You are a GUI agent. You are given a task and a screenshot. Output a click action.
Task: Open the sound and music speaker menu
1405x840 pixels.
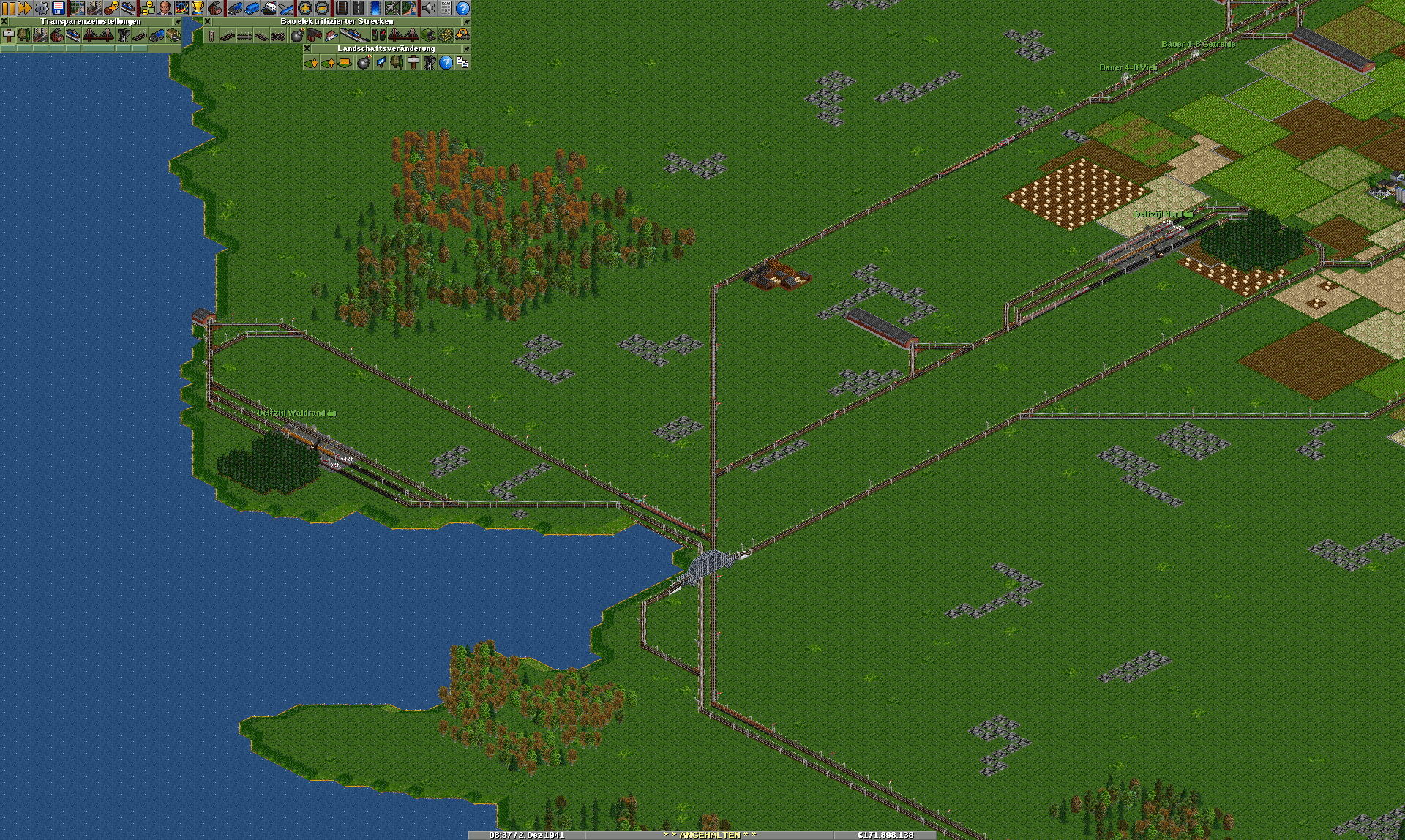coord(429,8)
